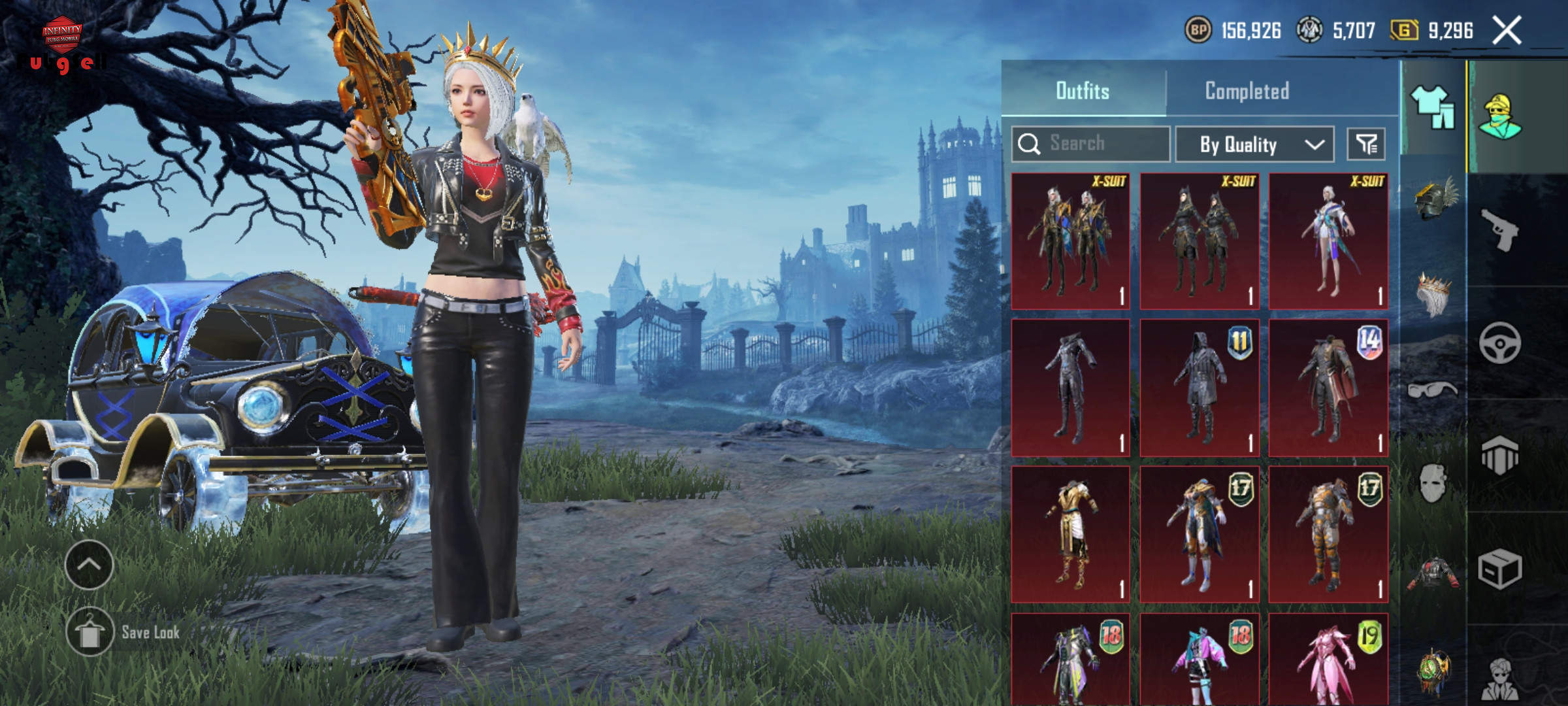1568x706 pixels.
Task: Select the level 14 red caped outfit
Action: [x=1328, y=388]
